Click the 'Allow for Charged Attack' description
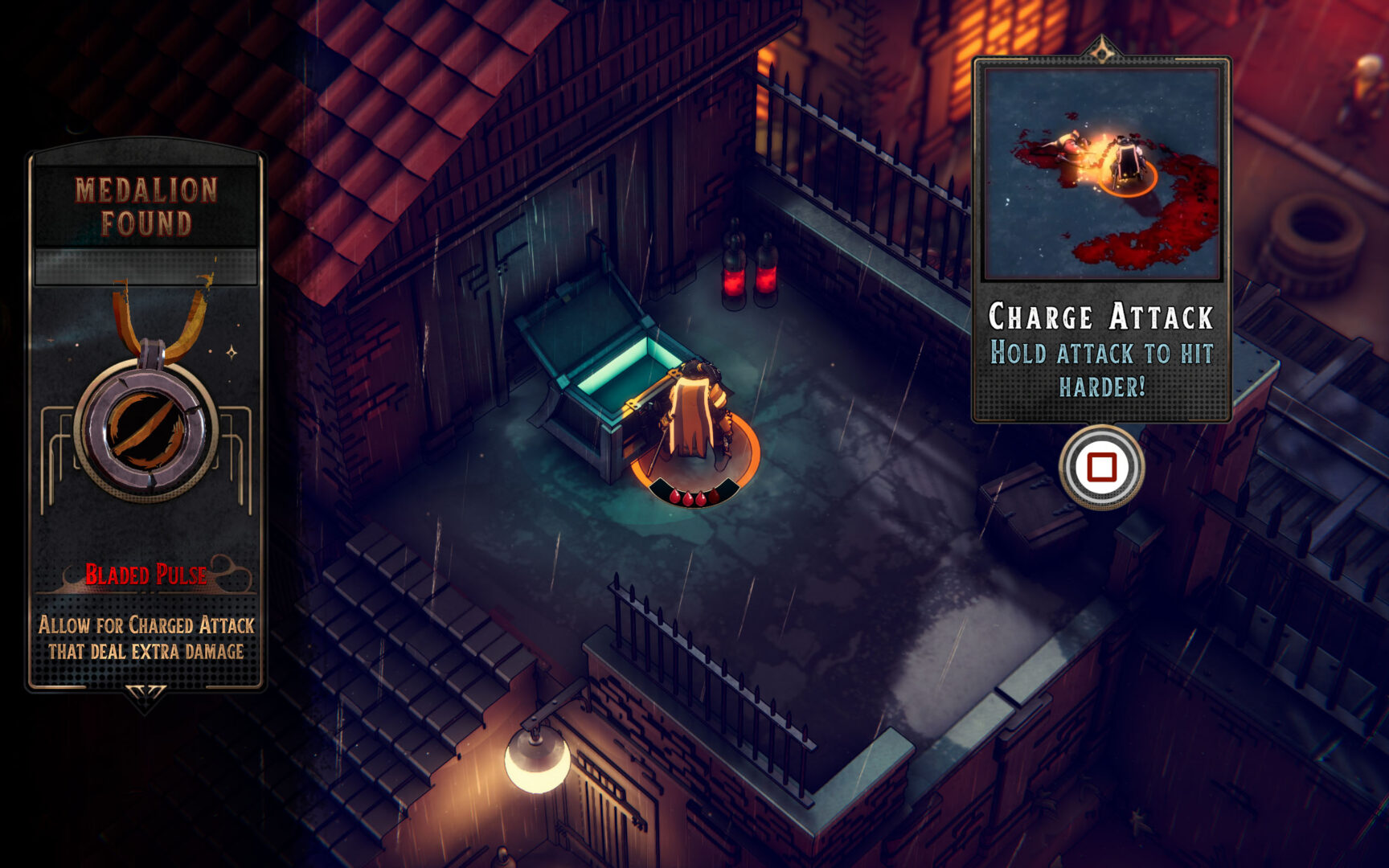The height and width of the screenshot is (868, 1389). [x=145, y=623]
